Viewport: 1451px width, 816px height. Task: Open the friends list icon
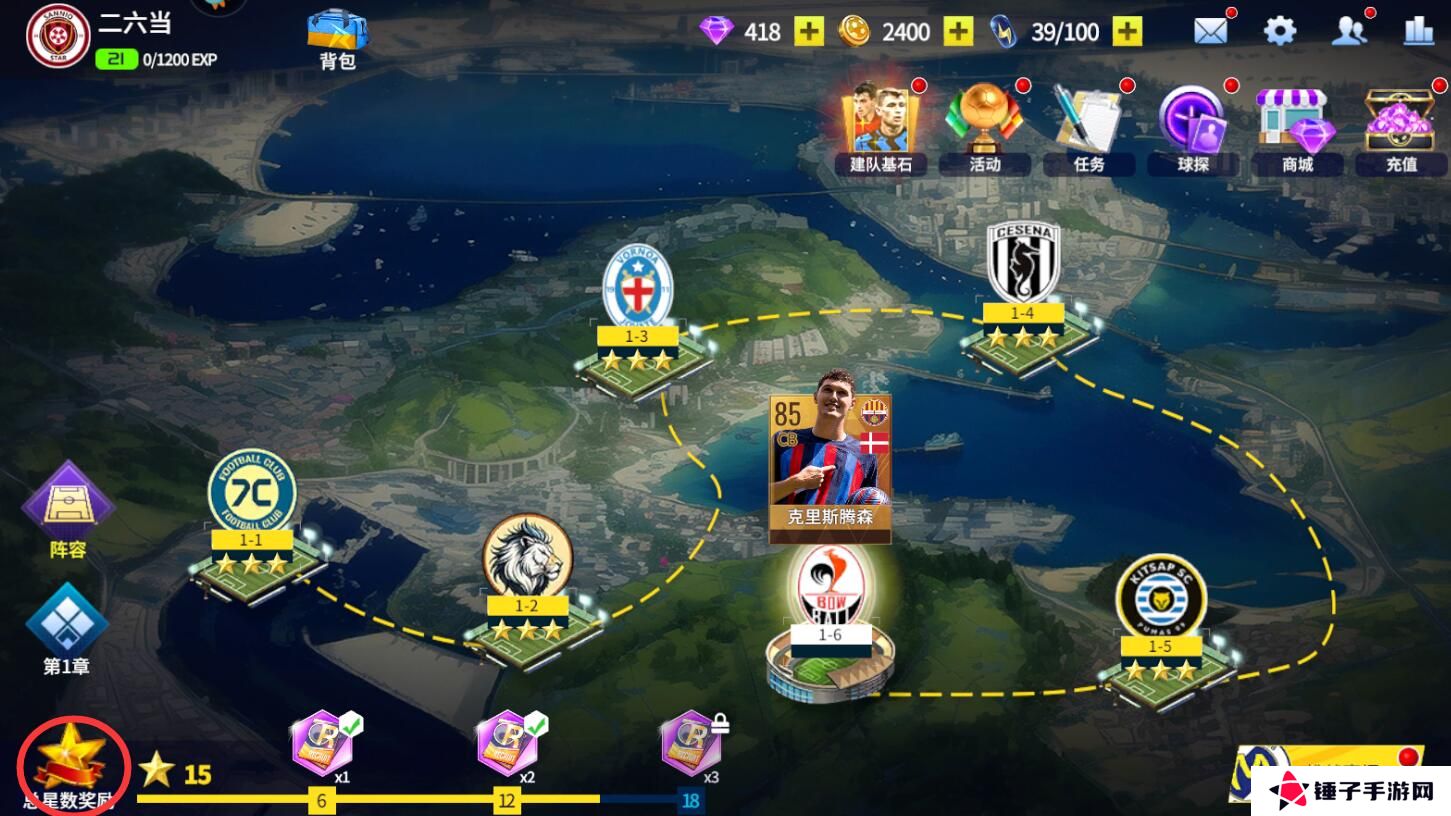[x=1349, y=32]
